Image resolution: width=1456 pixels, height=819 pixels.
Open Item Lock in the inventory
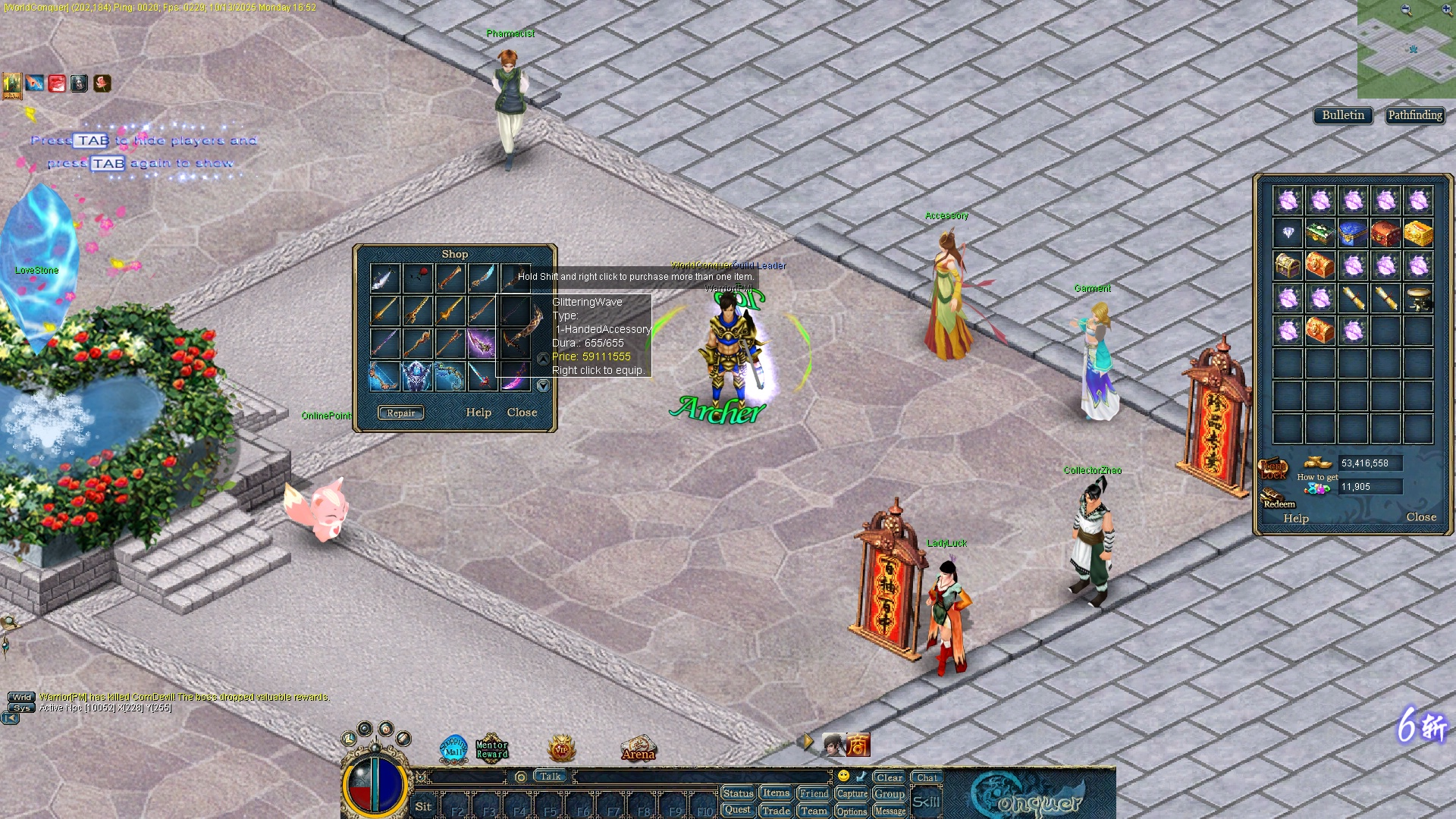click(1273, 469)
